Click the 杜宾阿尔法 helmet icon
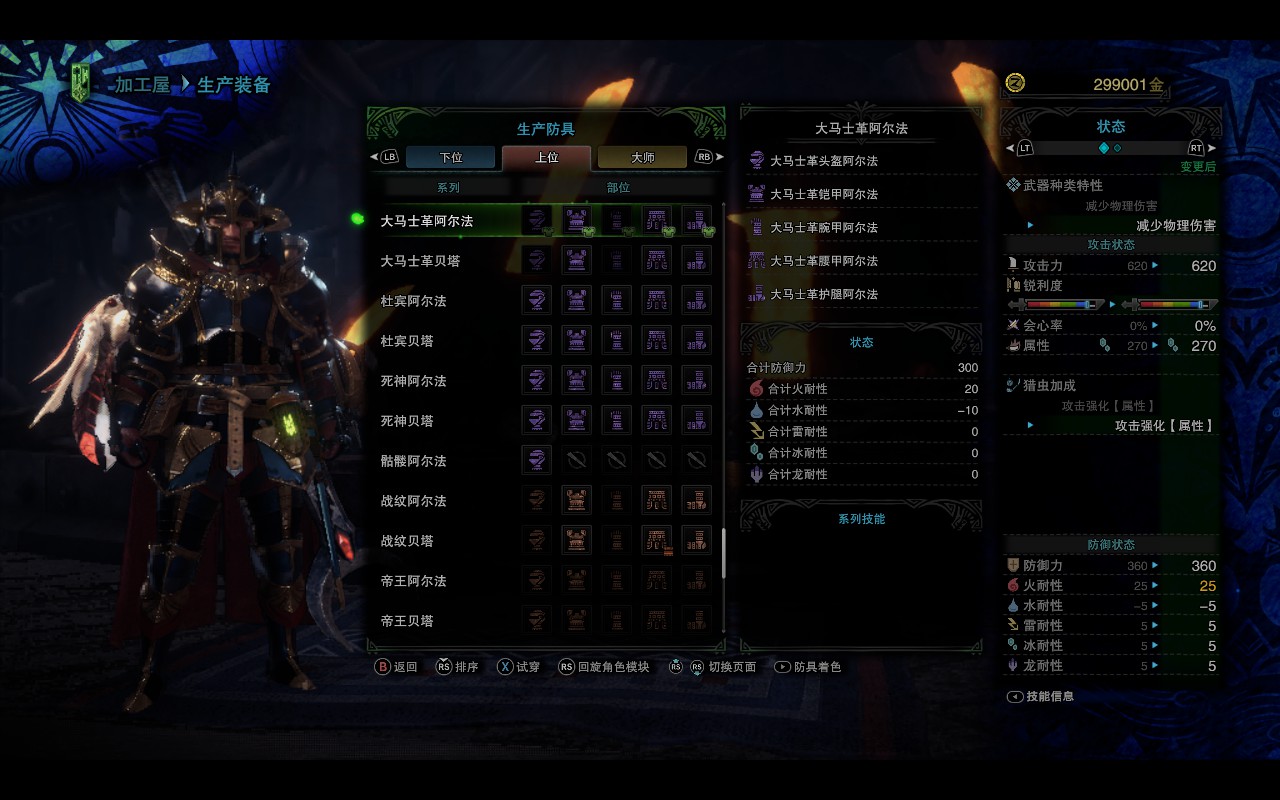Screen dimensions: 1280x800 click(537, 300)
